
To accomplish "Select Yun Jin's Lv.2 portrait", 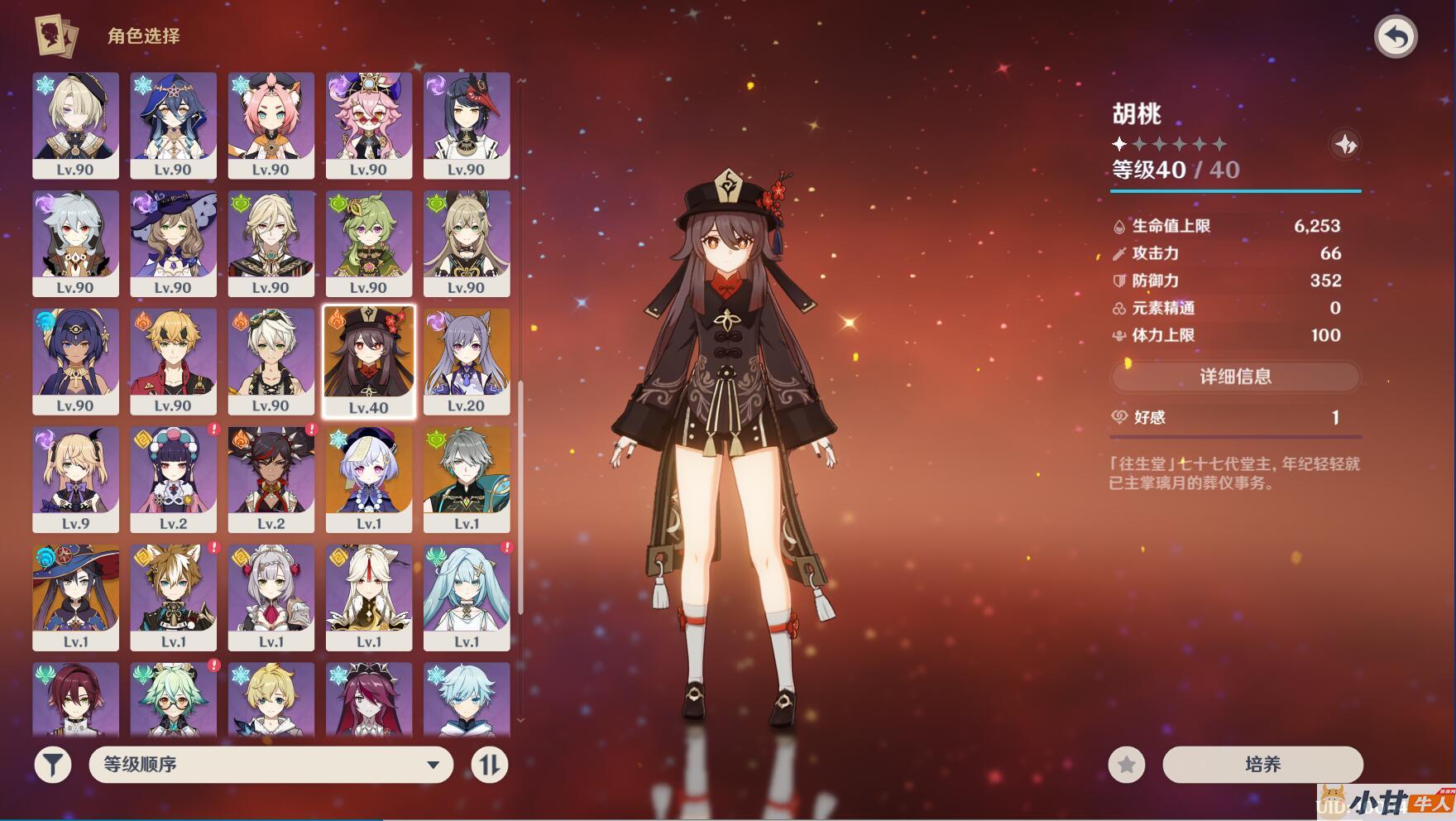I will 173,478.
